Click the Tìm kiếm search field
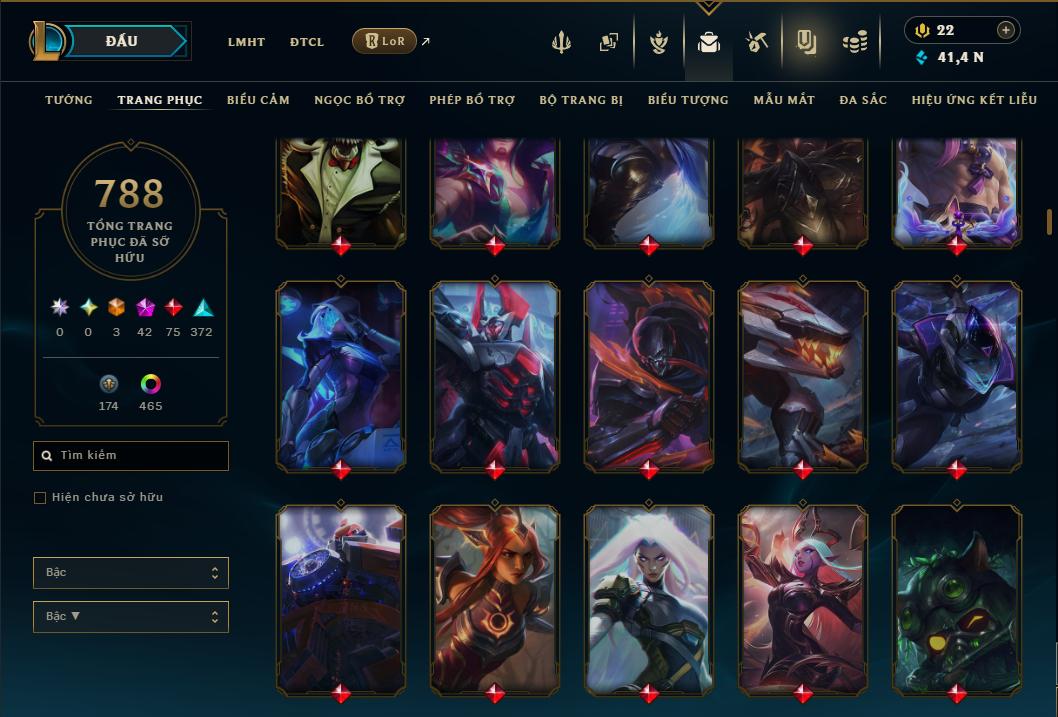This screenshot has height=717, width=1058. (x=131, y=456)
